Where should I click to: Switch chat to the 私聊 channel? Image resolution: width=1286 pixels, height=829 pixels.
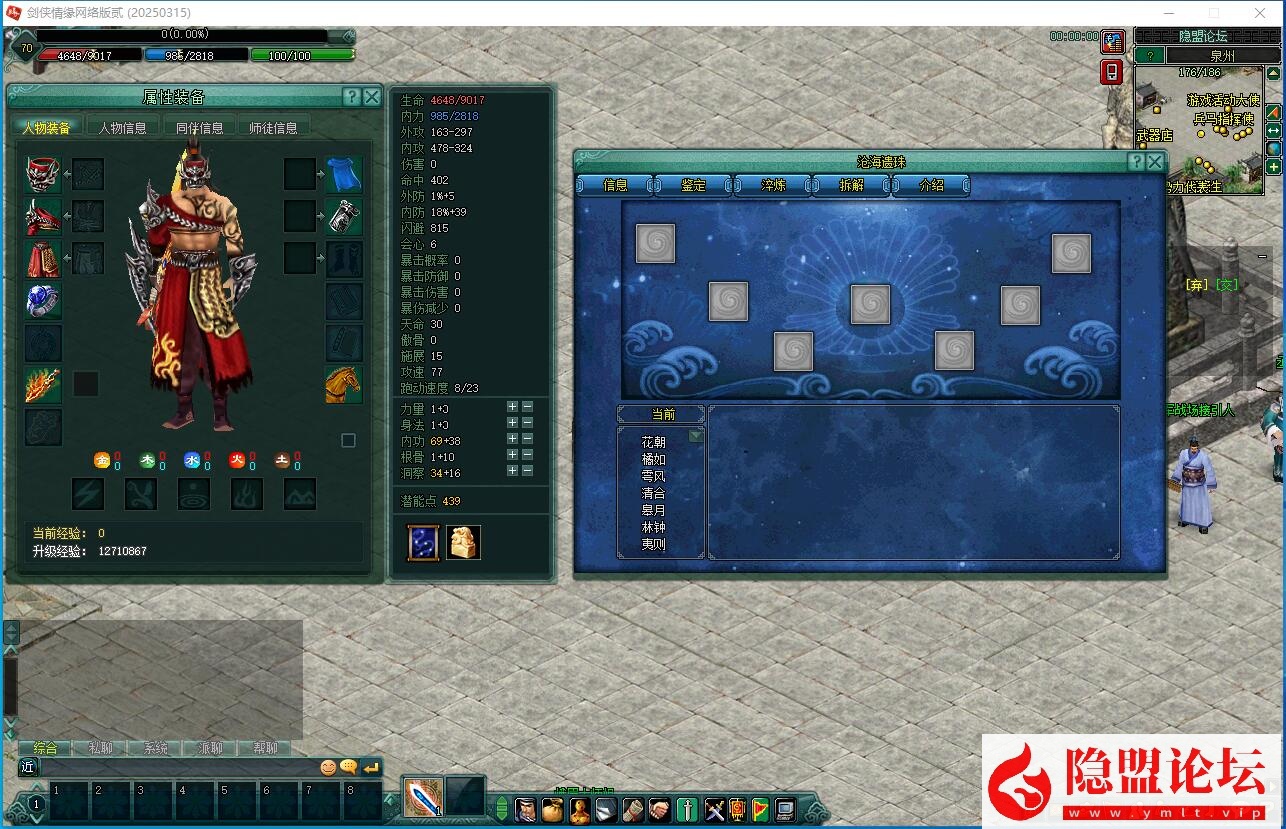100,748
